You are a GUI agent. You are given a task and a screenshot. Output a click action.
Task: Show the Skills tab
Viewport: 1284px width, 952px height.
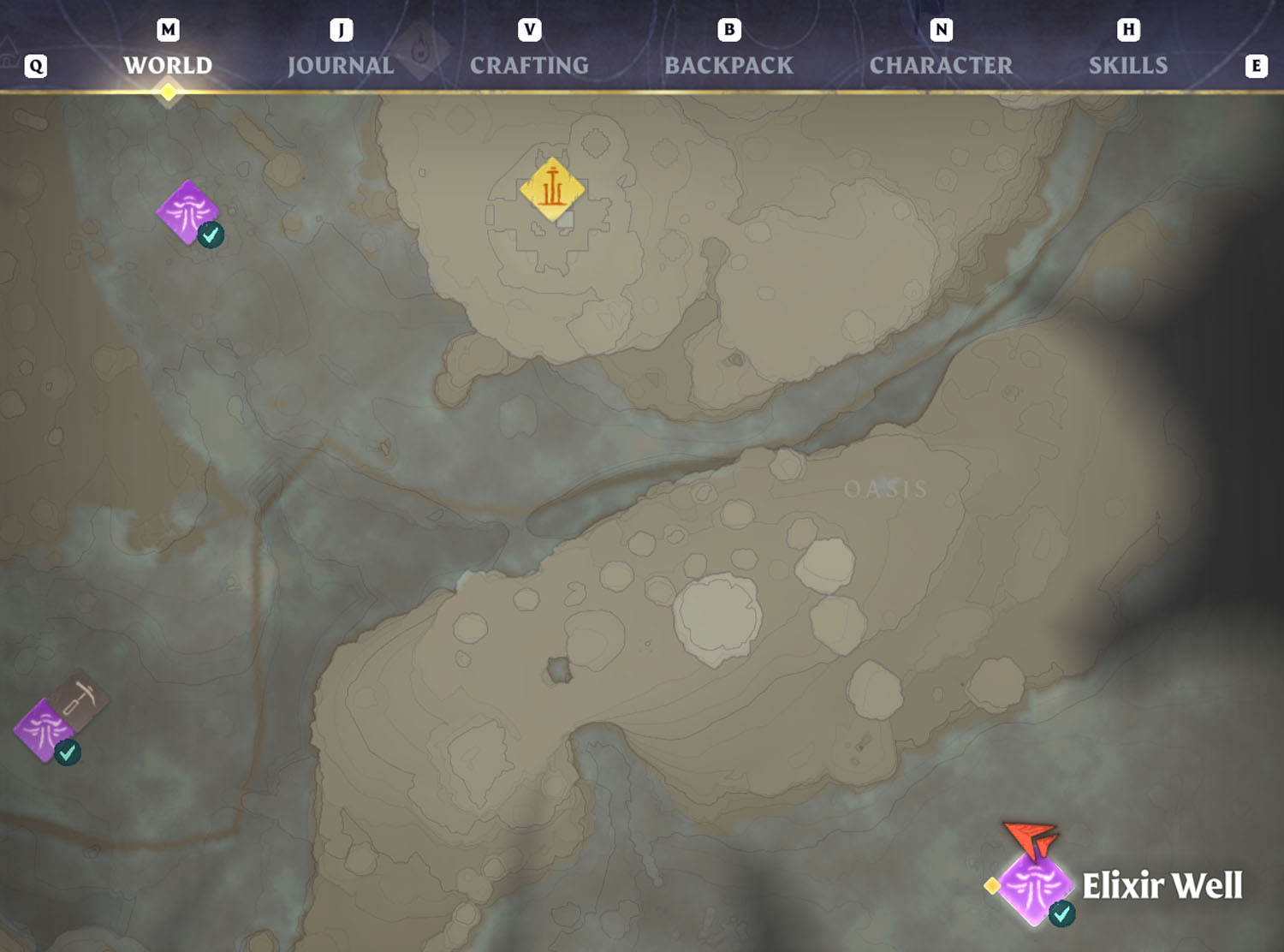point(1127,65)
